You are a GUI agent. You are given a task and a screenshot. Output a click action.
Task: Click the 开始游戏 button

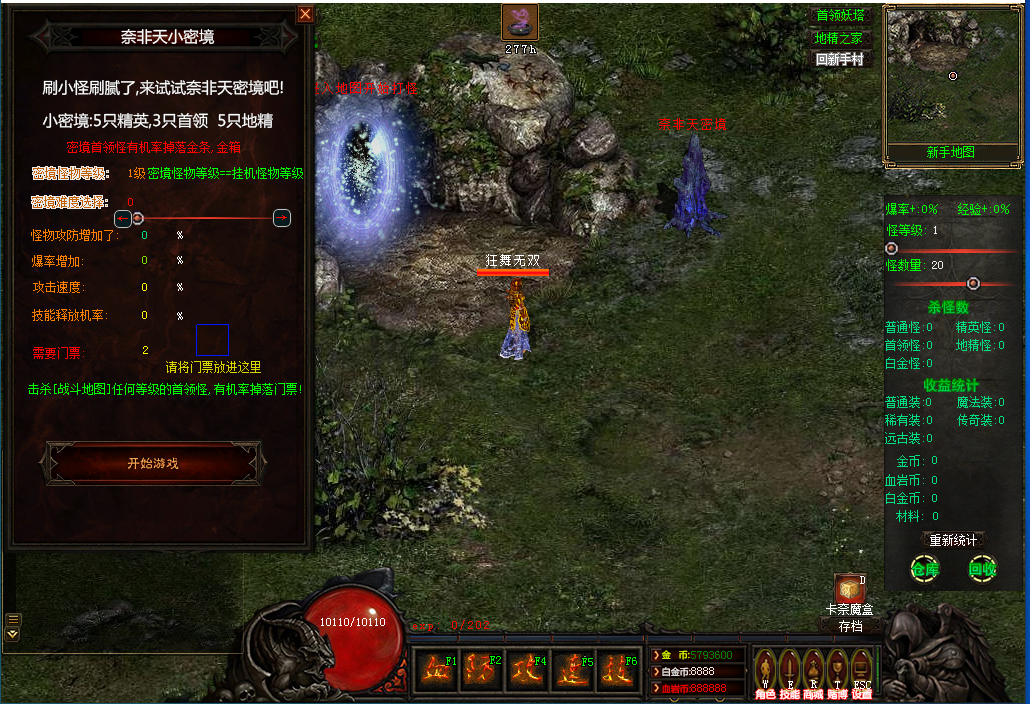(x=152, y=464)
